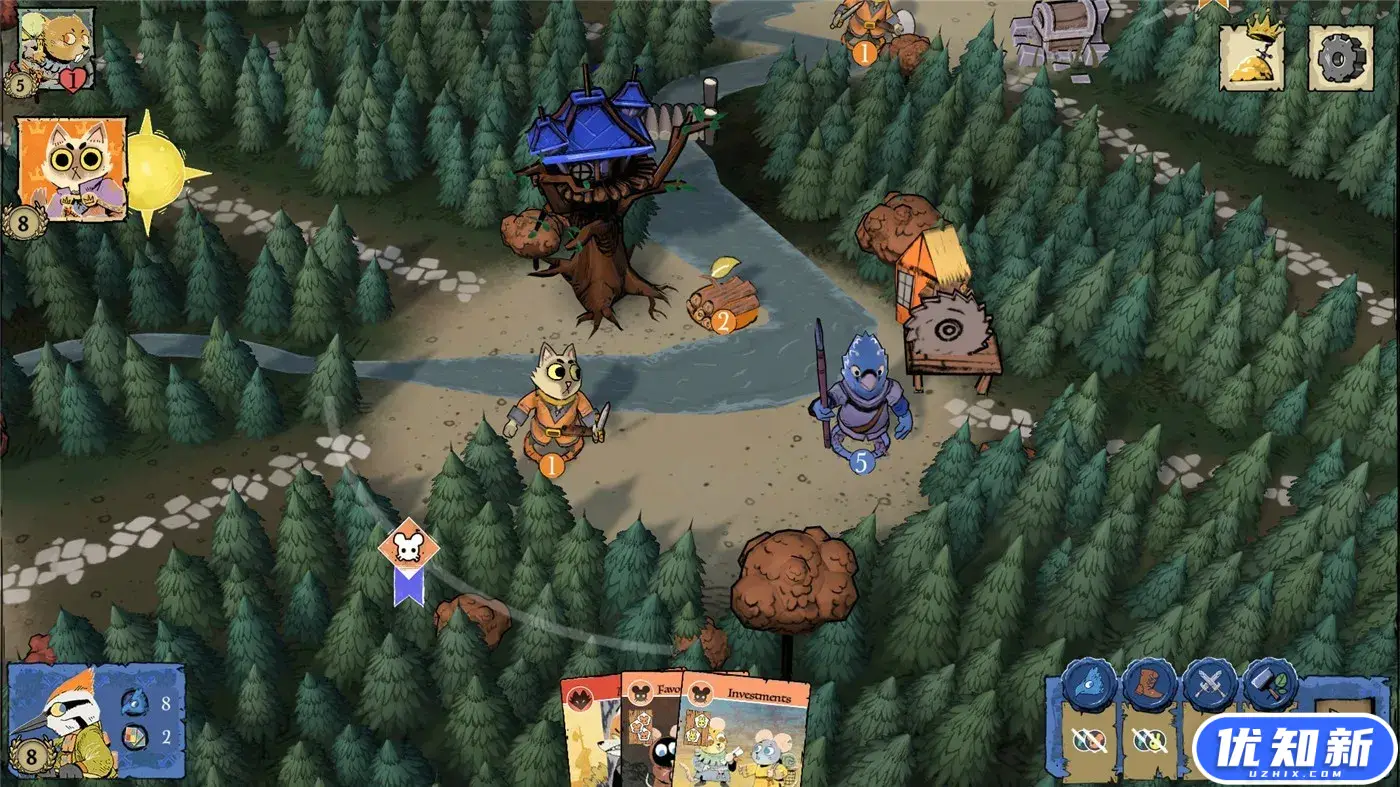Click the yellow sun daylight phase icon
This screenshot has width=1400, height=787.
[x=158, y=170]
